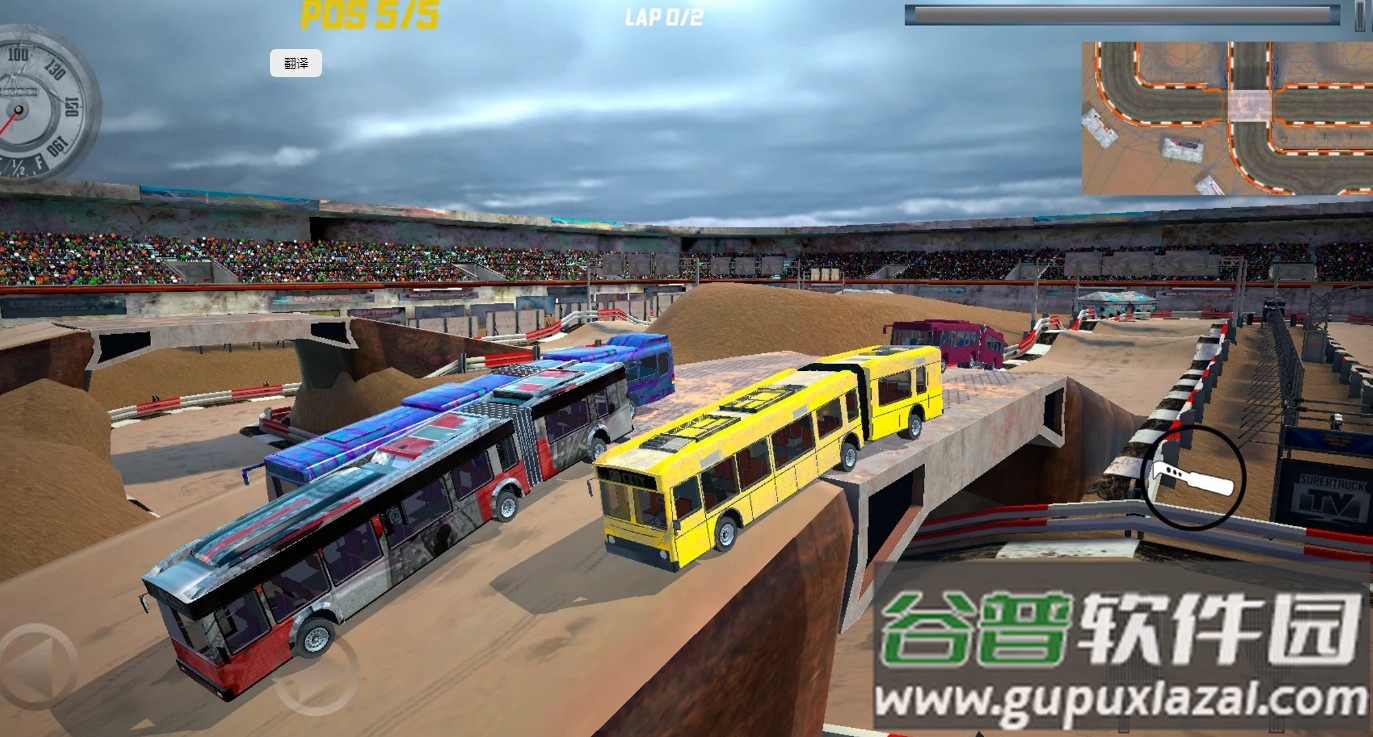
Task: Steer left with the left arrow button
Action: [x=38, y=667]
